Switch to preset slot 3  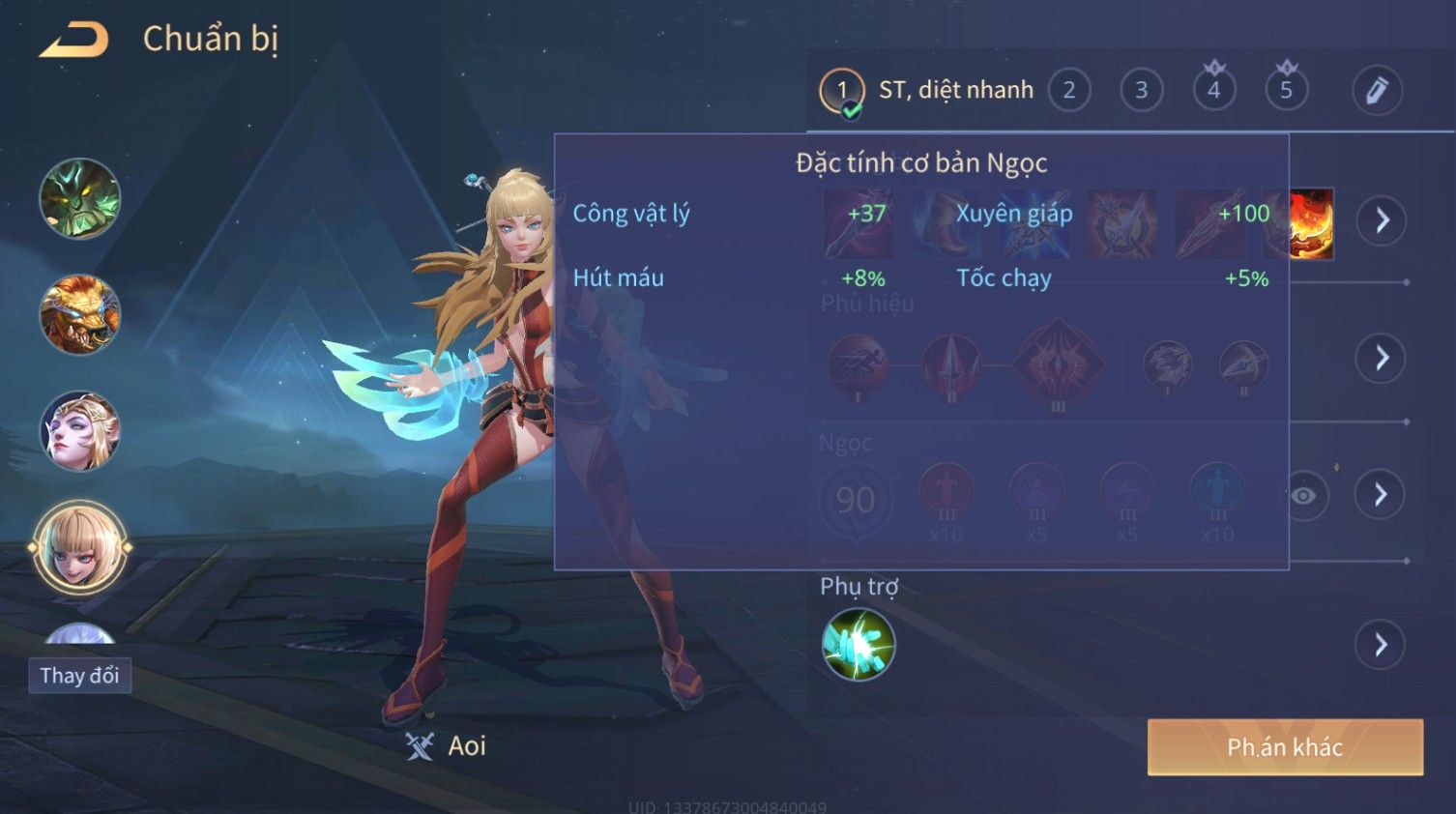tap(1141, 91)
